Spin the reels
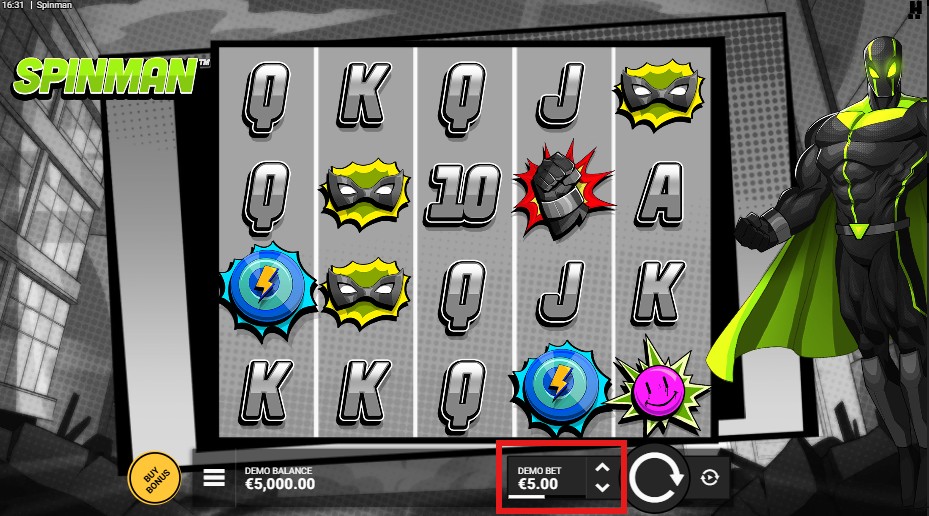 (x=656, y=477)
